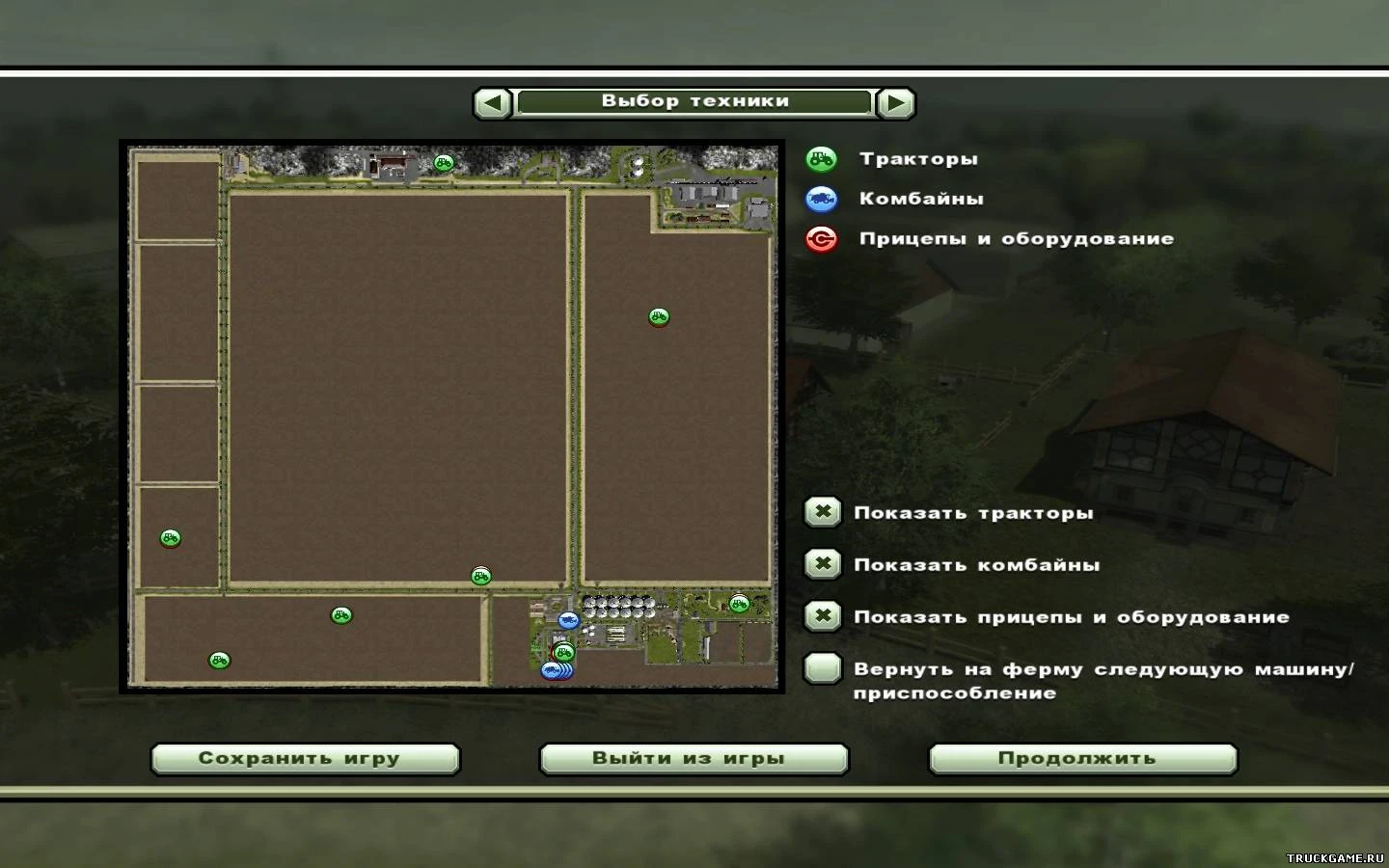
Task: Enable Вернуть на ферму следующую машину
Action: (822, 669)
